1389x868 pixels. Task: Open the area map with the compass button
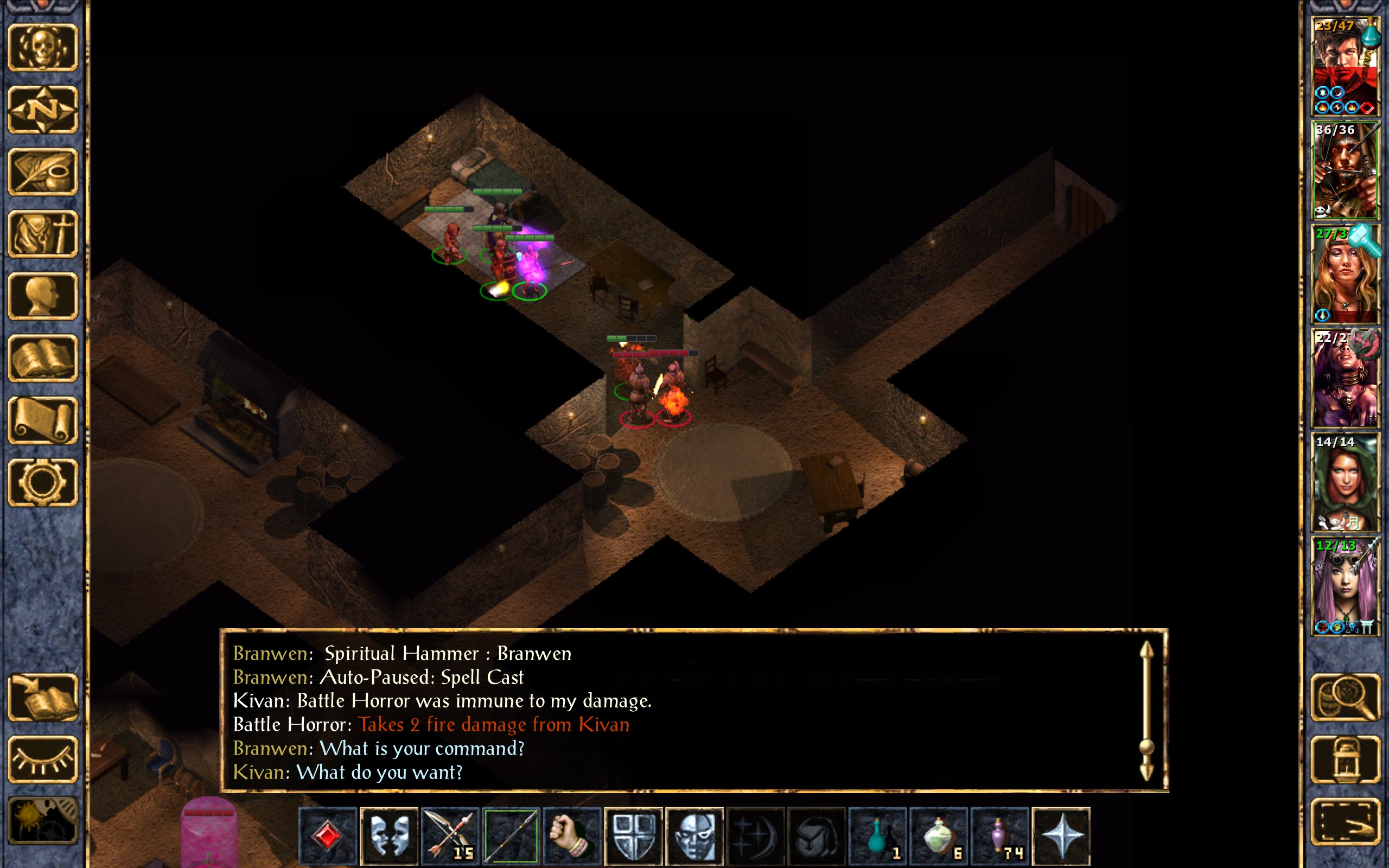point(43,110)
